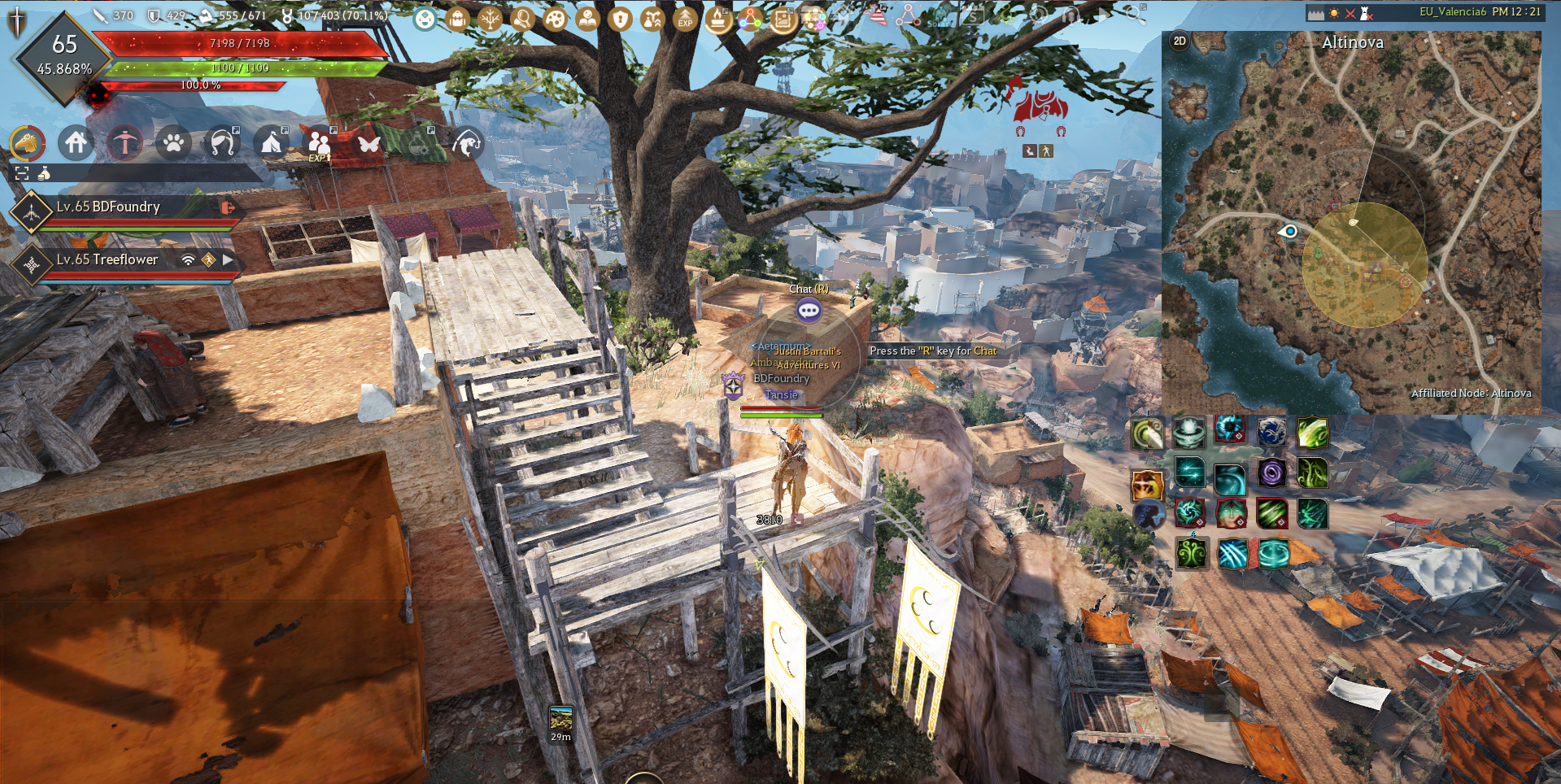Select the Lv.65 Treeflower party member
Viewport: 1561px width, 784px height.
coord(107,259)
